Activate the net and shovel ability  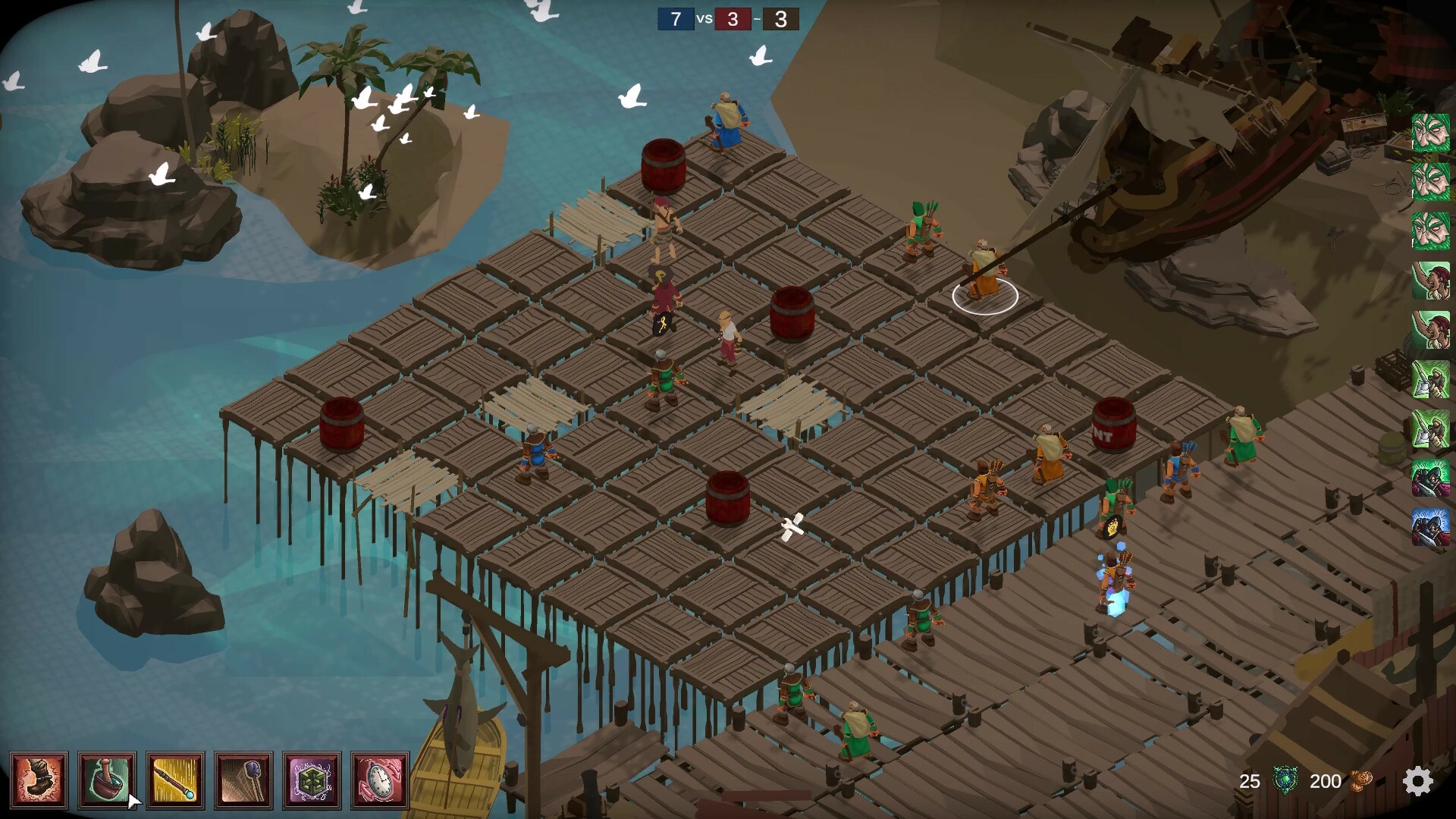click(x=243, y=780)
